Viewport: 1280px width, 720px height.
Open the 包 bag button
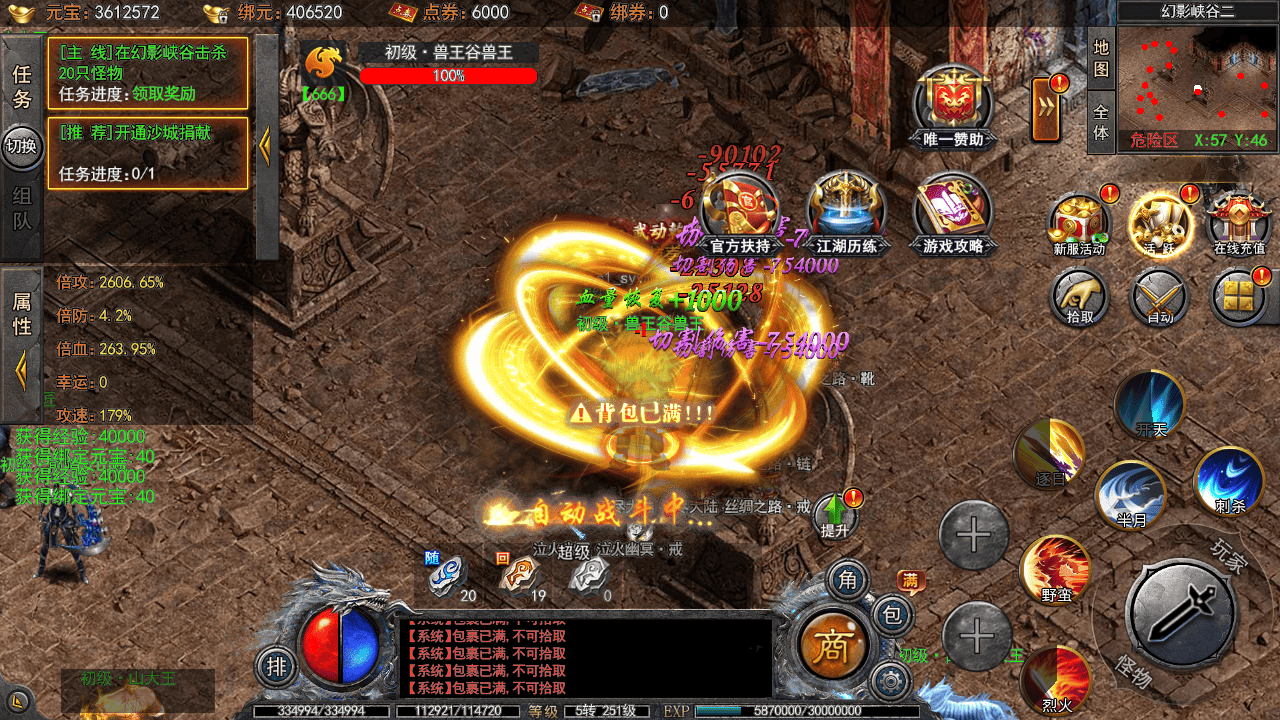pos(892,615)
